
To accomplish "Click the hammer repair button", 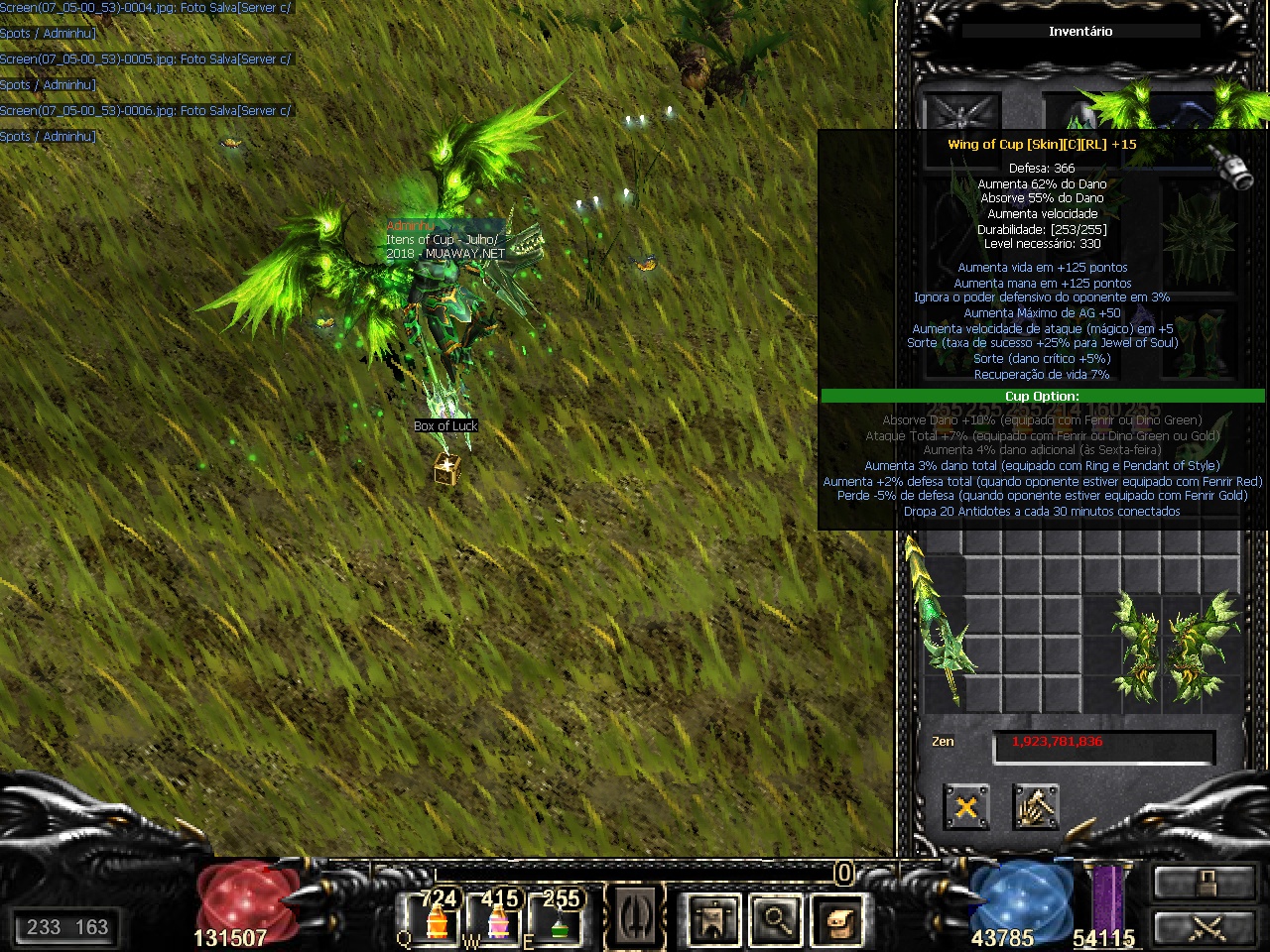I will point(1035,807).
